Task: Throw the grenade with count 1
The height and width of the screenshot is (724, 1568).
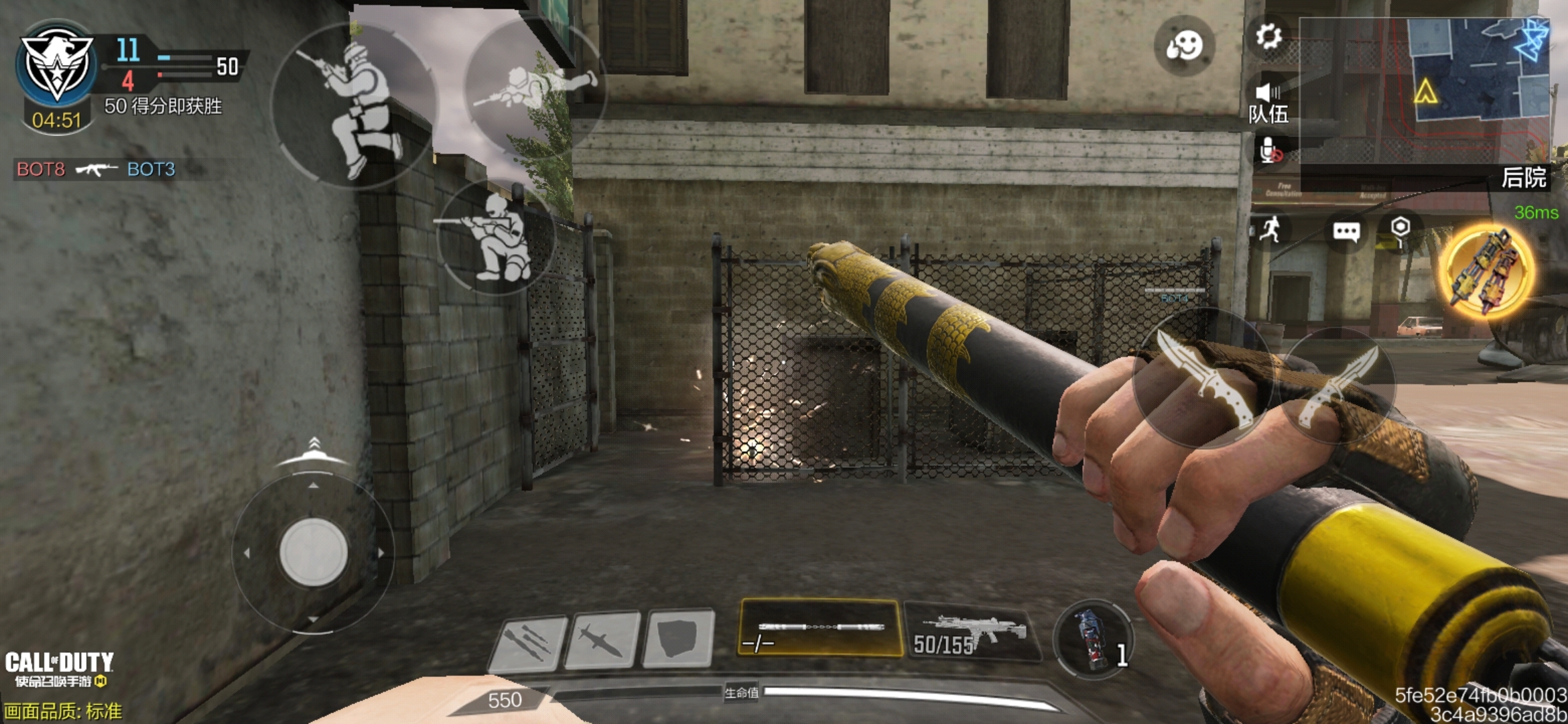Action: tap(1094, 639)
